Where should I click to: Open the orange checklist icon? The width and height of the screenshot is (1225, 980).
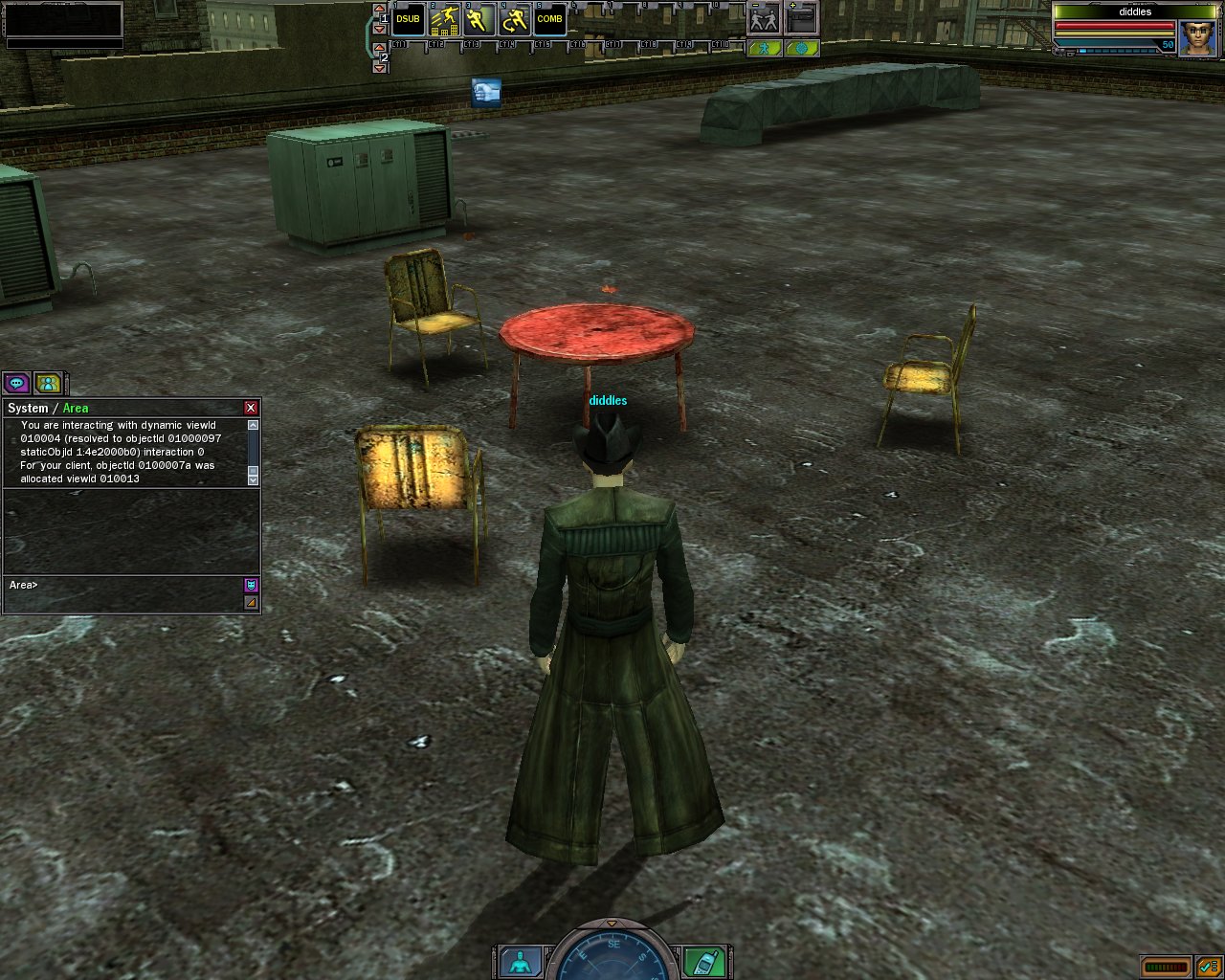pyautogui.click(x=1208, y=967)
